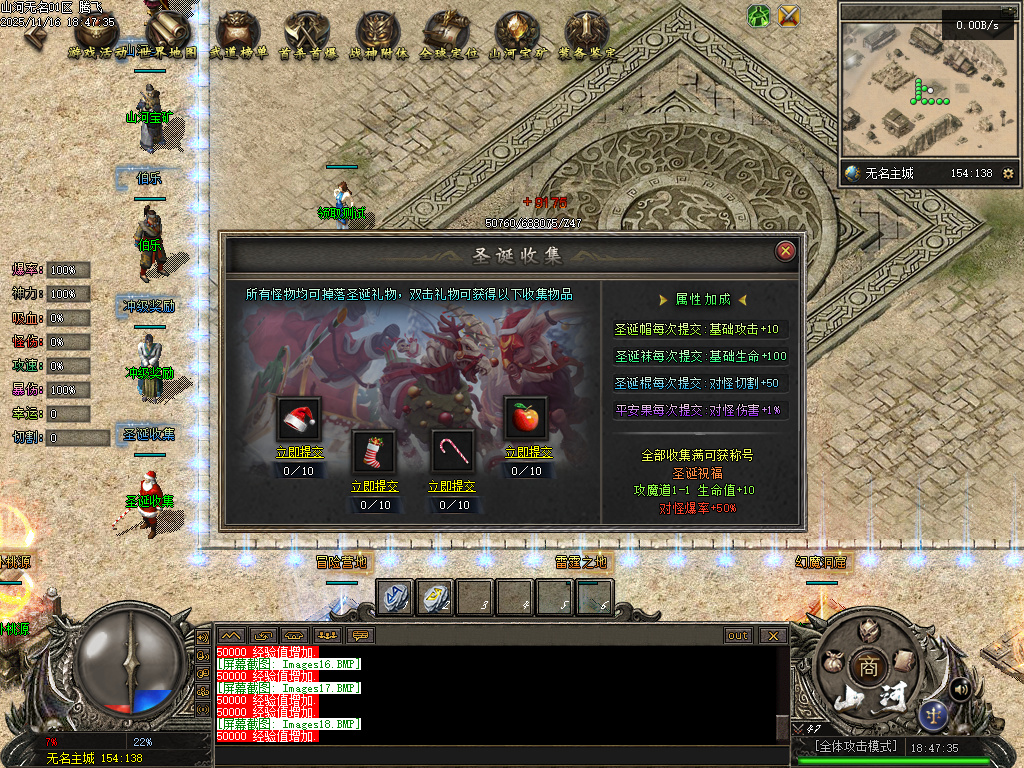The image size is (1024, 768).
Task: Submit the red apple via 立即提交
Action: [527, 452]
